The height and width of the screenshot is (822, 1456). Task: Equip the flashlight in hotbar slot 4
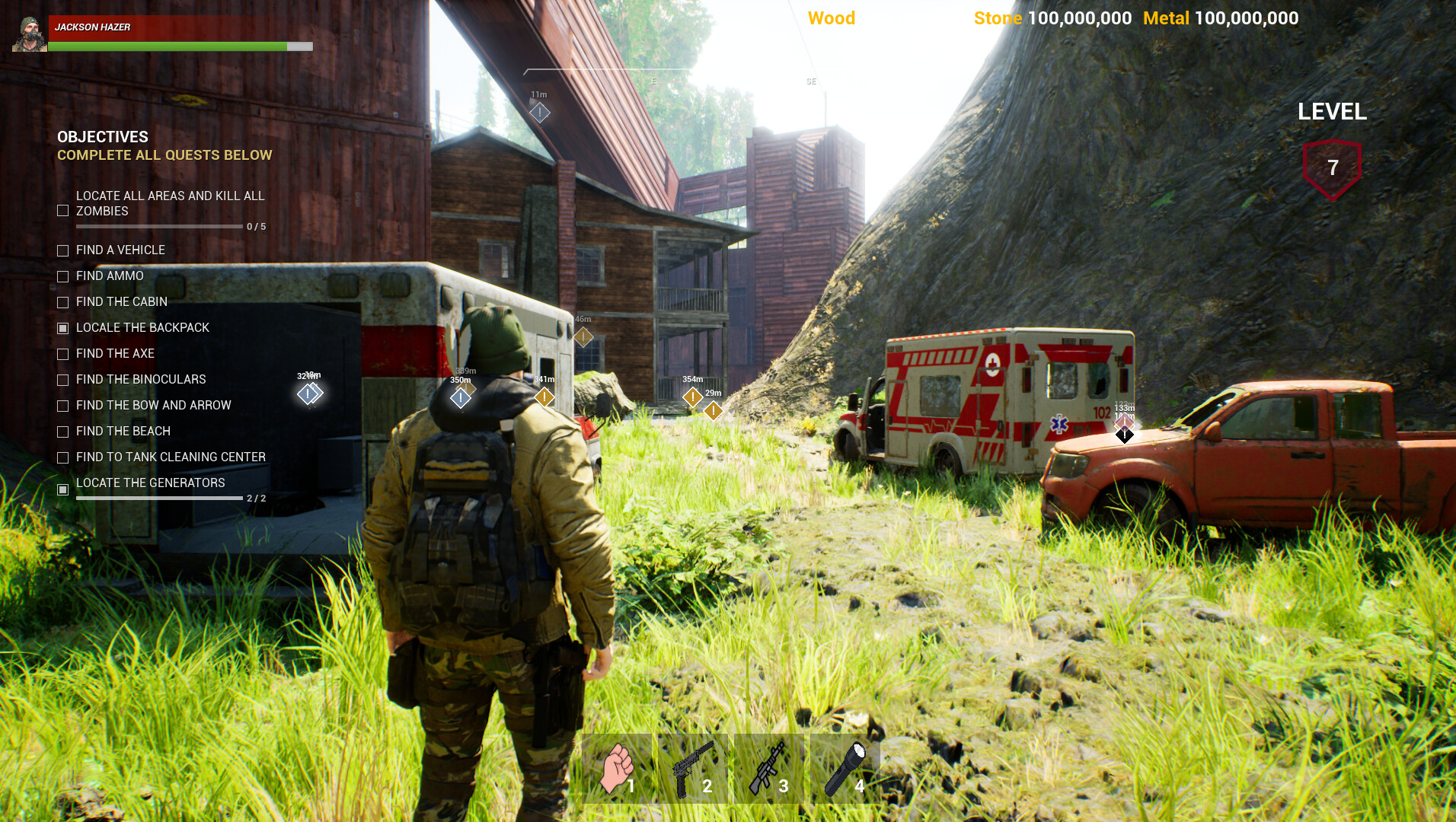point(847,769)
